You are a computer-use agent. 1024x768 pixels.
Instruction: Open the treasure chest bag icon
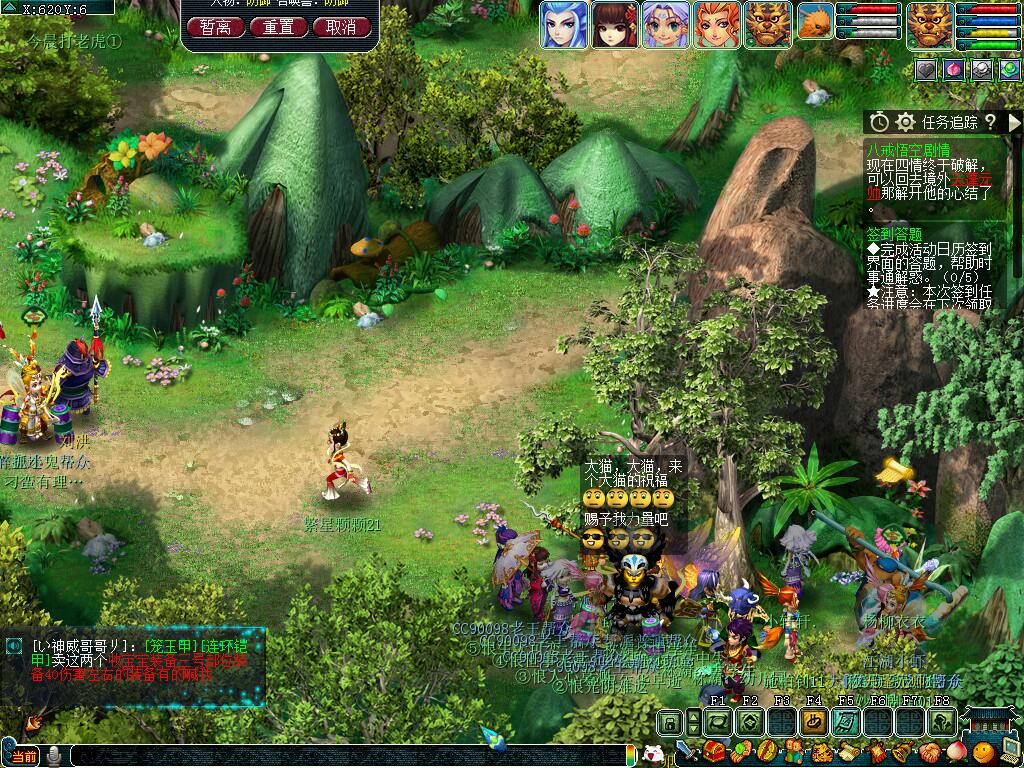tap(714, 752)
